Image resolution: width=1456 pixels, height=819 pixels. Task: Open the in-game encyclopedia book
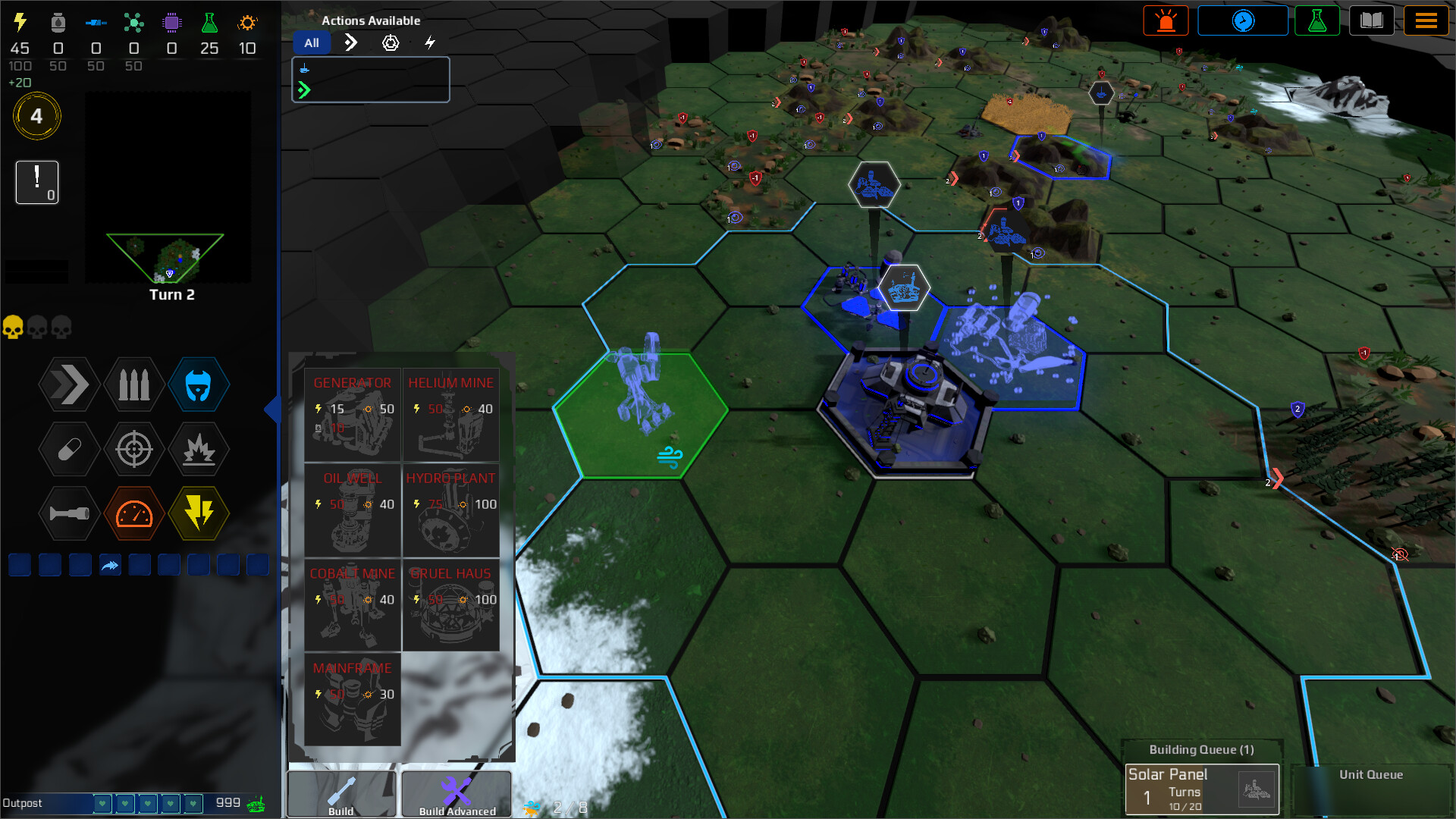(x=1372, y=20)
